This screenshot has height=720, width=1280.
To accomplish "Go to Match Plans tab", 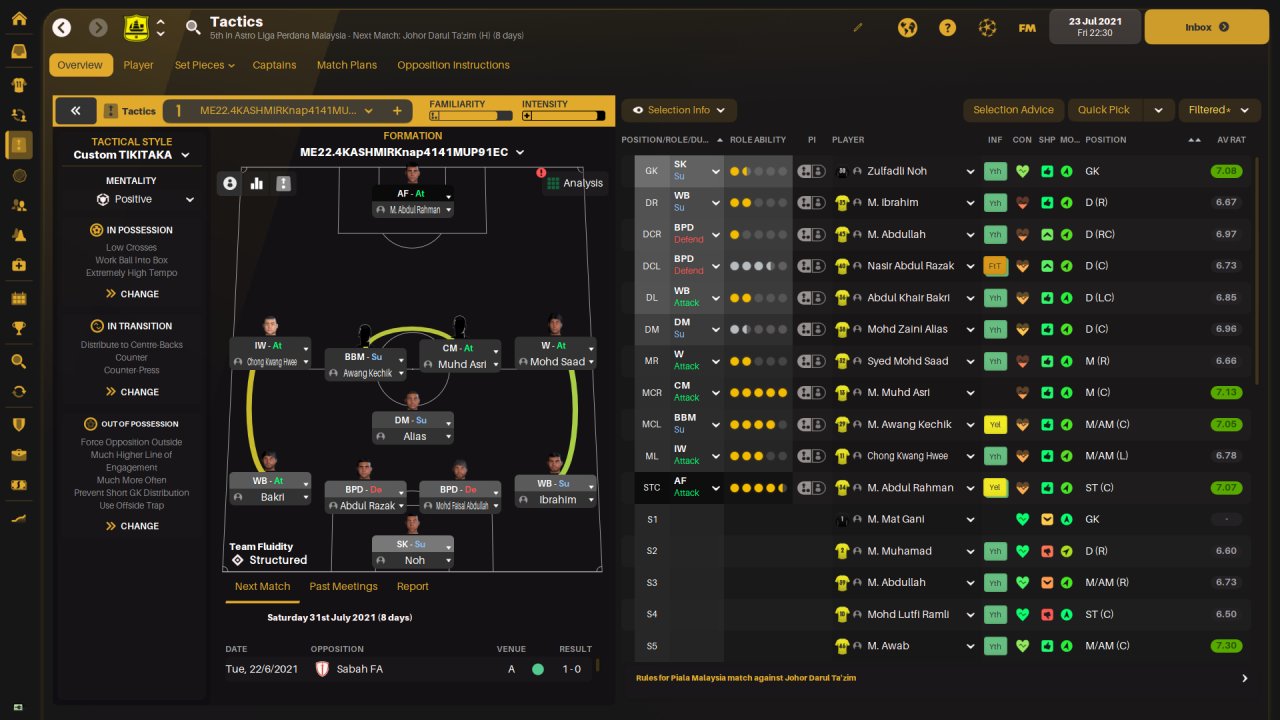I will [347, 65].
